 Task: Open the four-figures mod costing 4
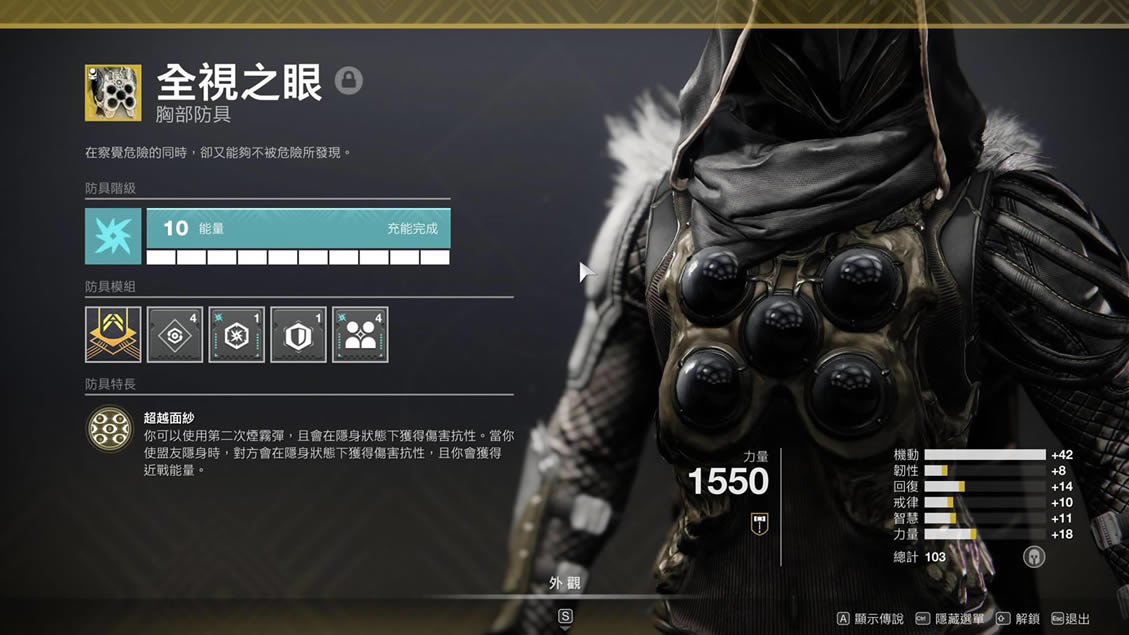[360, 334]
